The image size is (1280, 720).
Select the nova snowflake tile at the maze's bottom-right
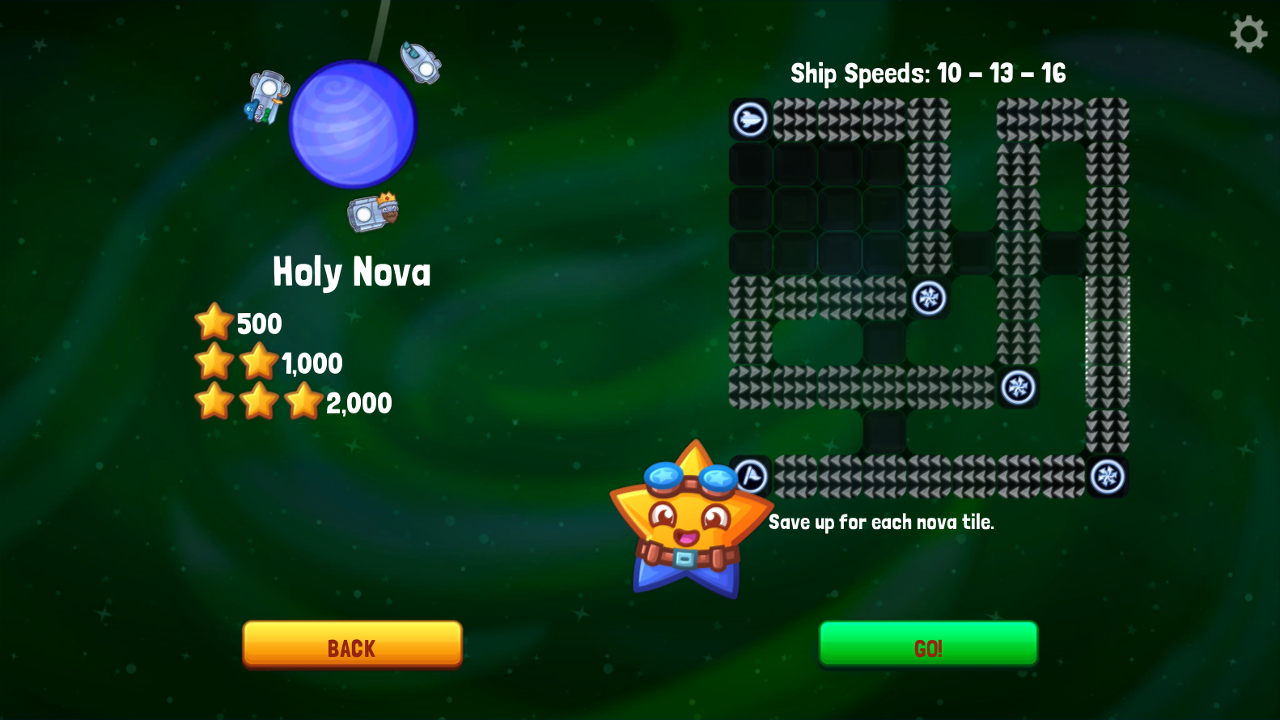click(x=1108, y=476)
